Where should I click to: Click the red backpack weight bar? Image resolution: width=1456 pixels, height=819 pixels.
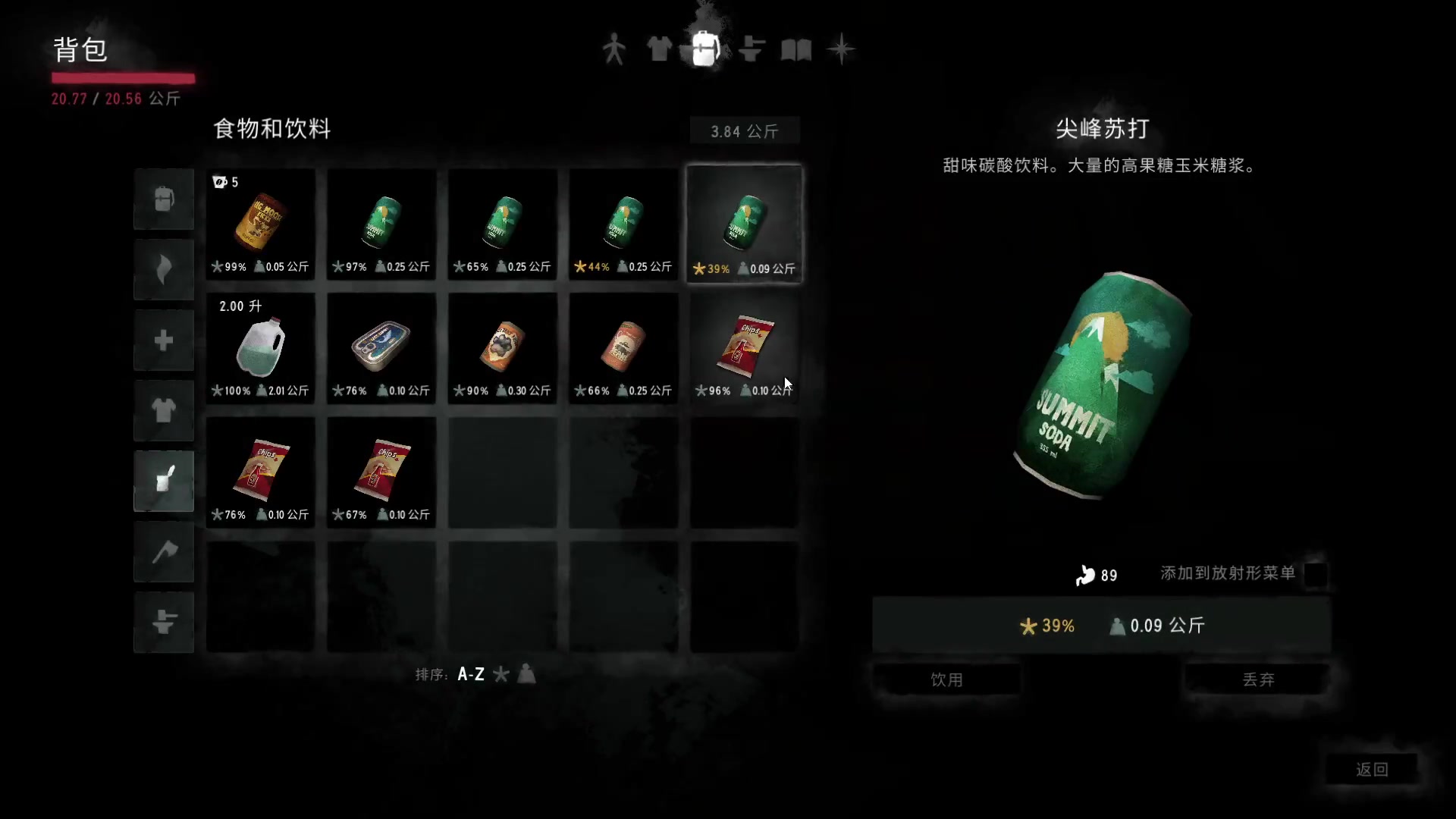(x=122, y=78)
